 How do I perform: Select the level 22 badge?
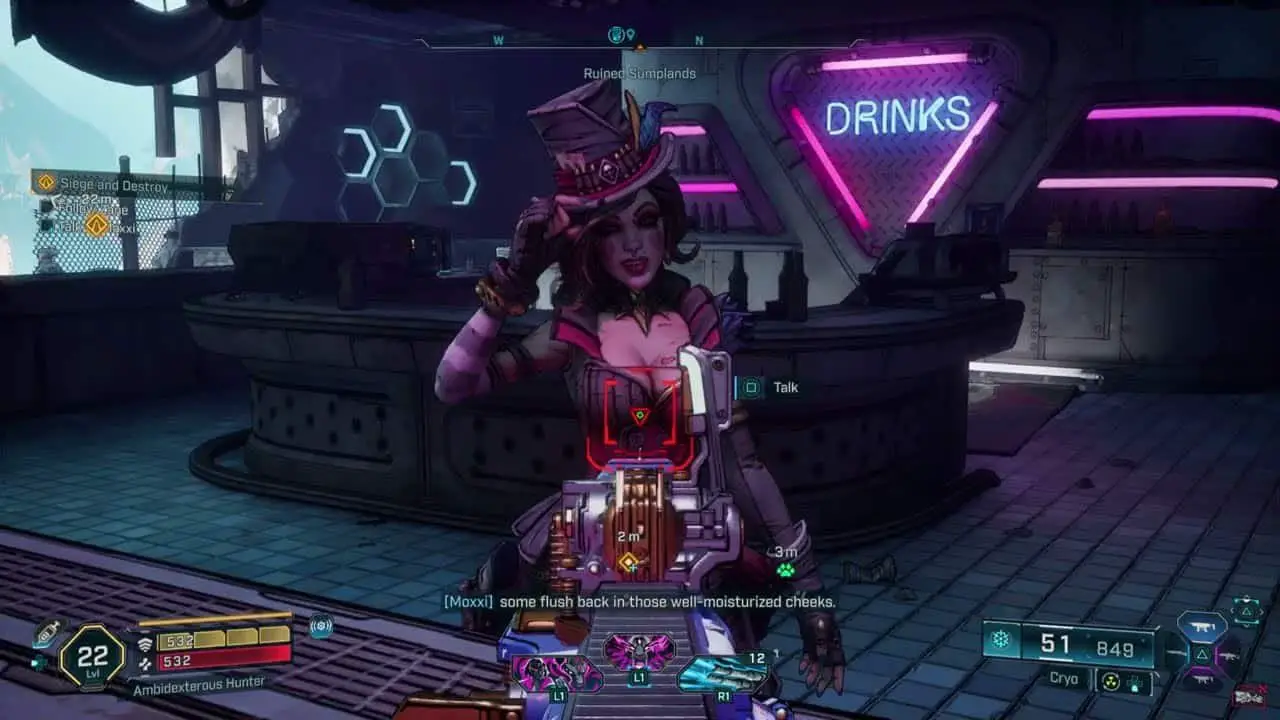click(x=92, y=655)
